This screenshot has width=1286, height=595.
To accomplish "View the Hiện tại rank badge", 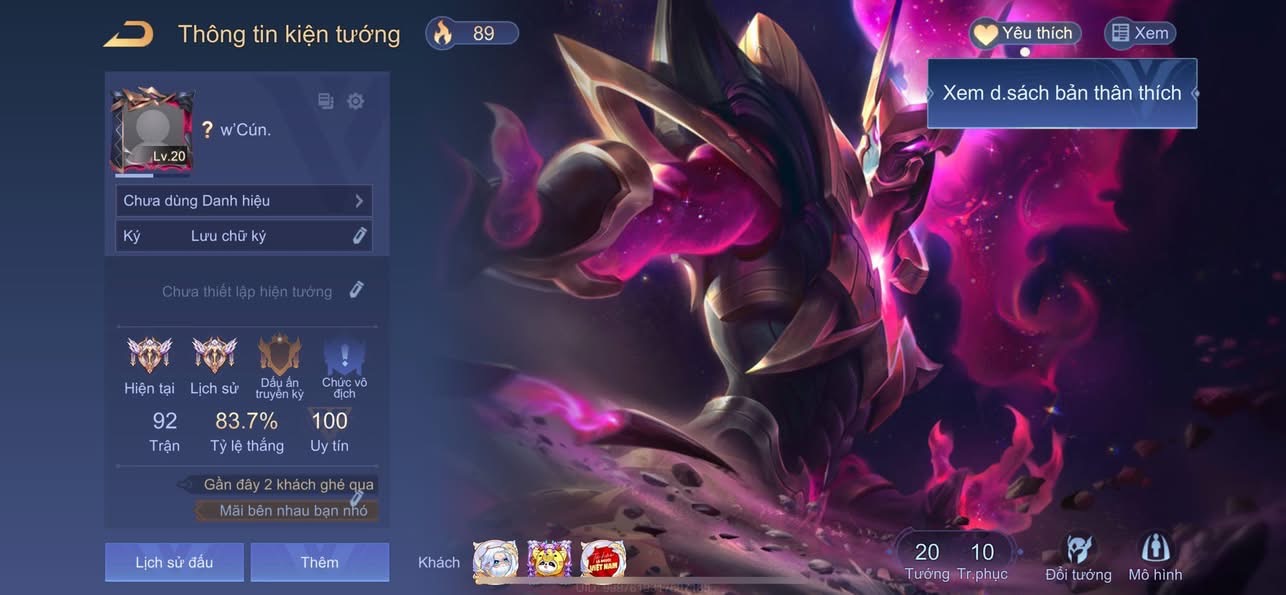I will [149, 355].
